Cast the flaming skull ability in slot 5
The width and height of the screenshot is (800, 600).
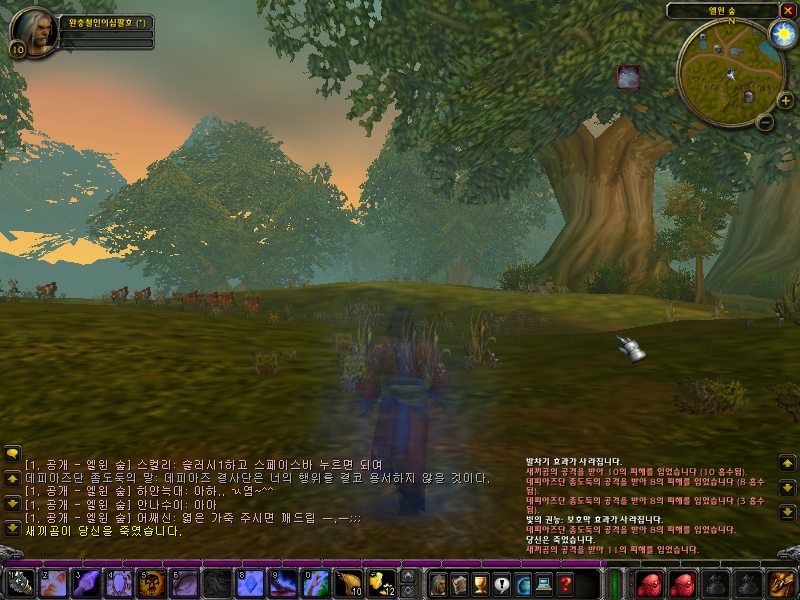152,582
